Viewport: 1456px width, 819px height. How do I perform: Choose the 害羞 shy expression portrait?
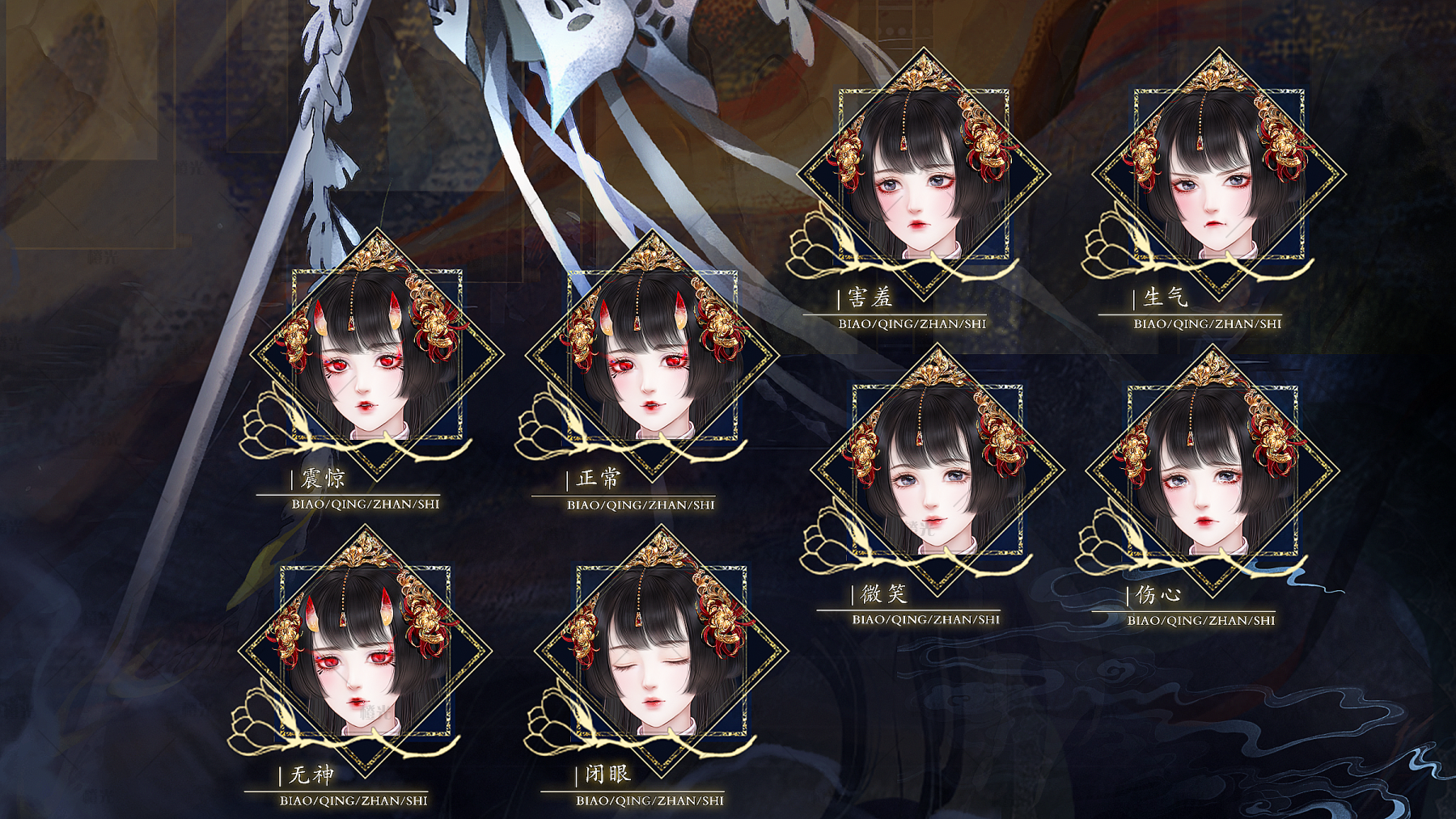[x=923, y=175]
